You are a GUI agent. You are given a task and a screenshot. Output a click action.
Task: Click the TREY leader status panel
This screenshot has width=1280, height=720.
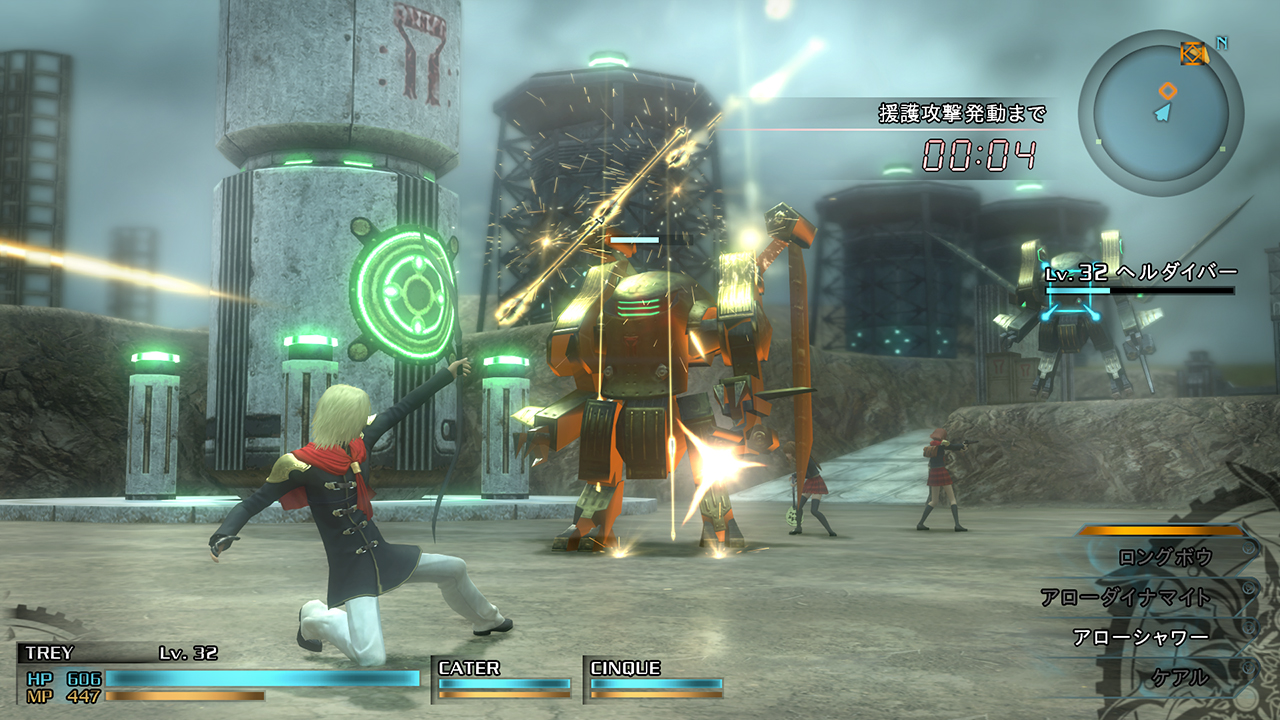pyautogui.click(x=220, y=670)
